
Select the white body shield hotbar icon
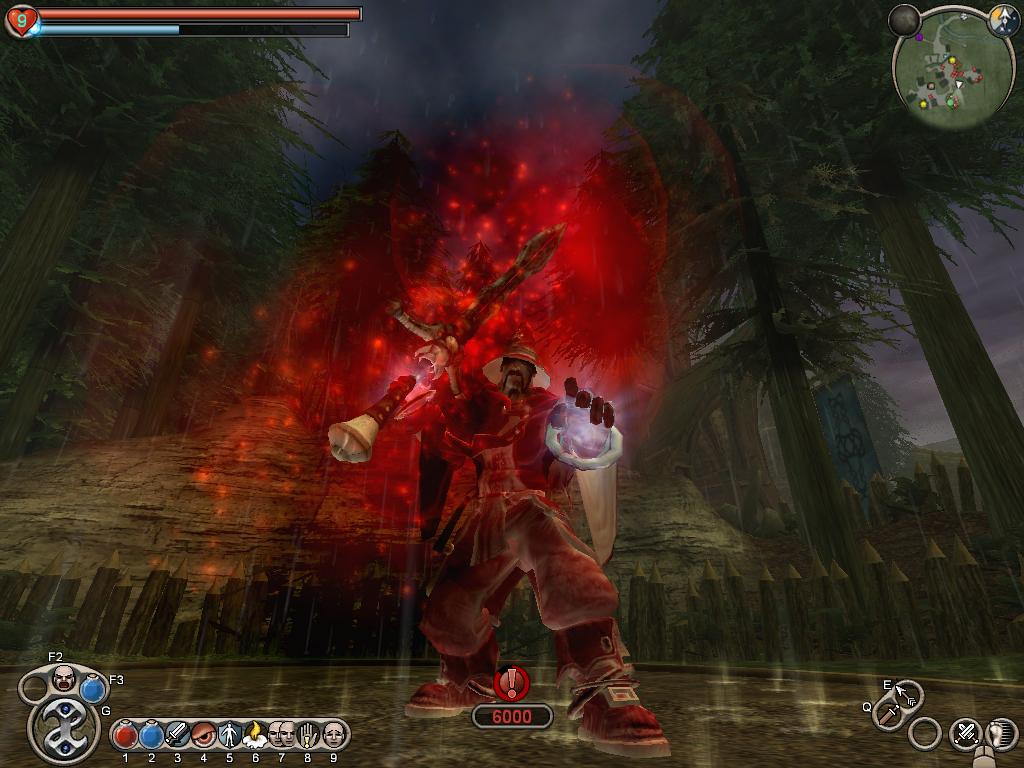230,735
